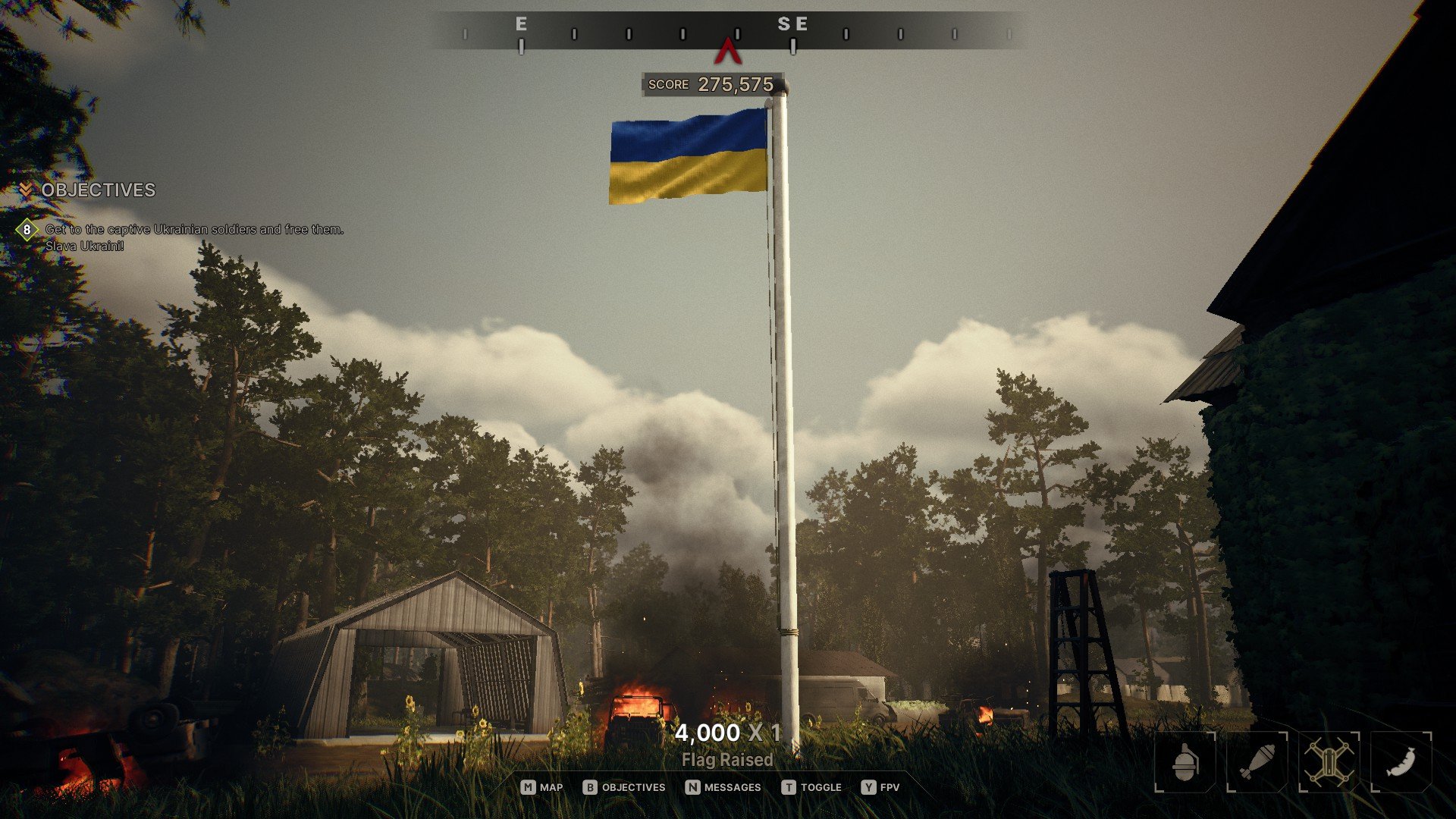
Task: Choose the mortar shell weapon slot
Action: click(1257, 761)
